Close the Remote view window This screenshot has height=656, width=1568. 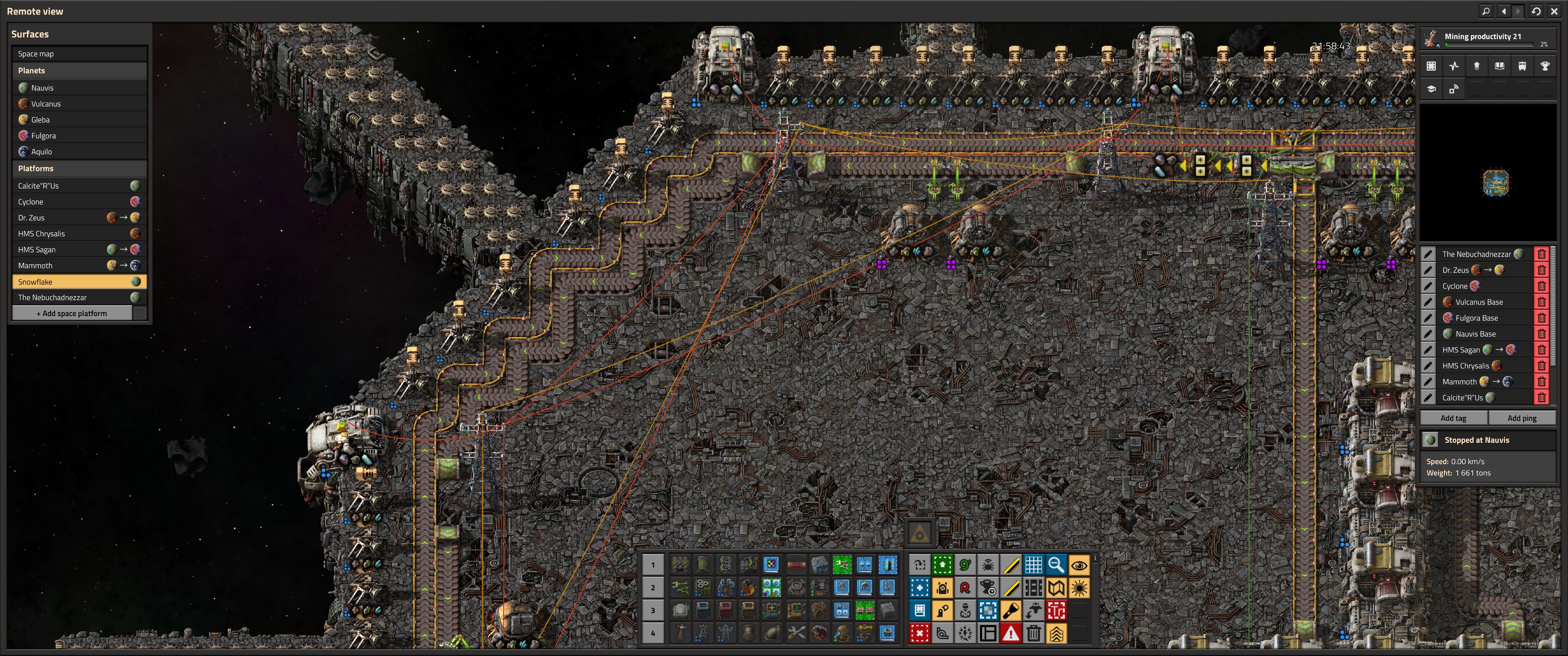1554,11
